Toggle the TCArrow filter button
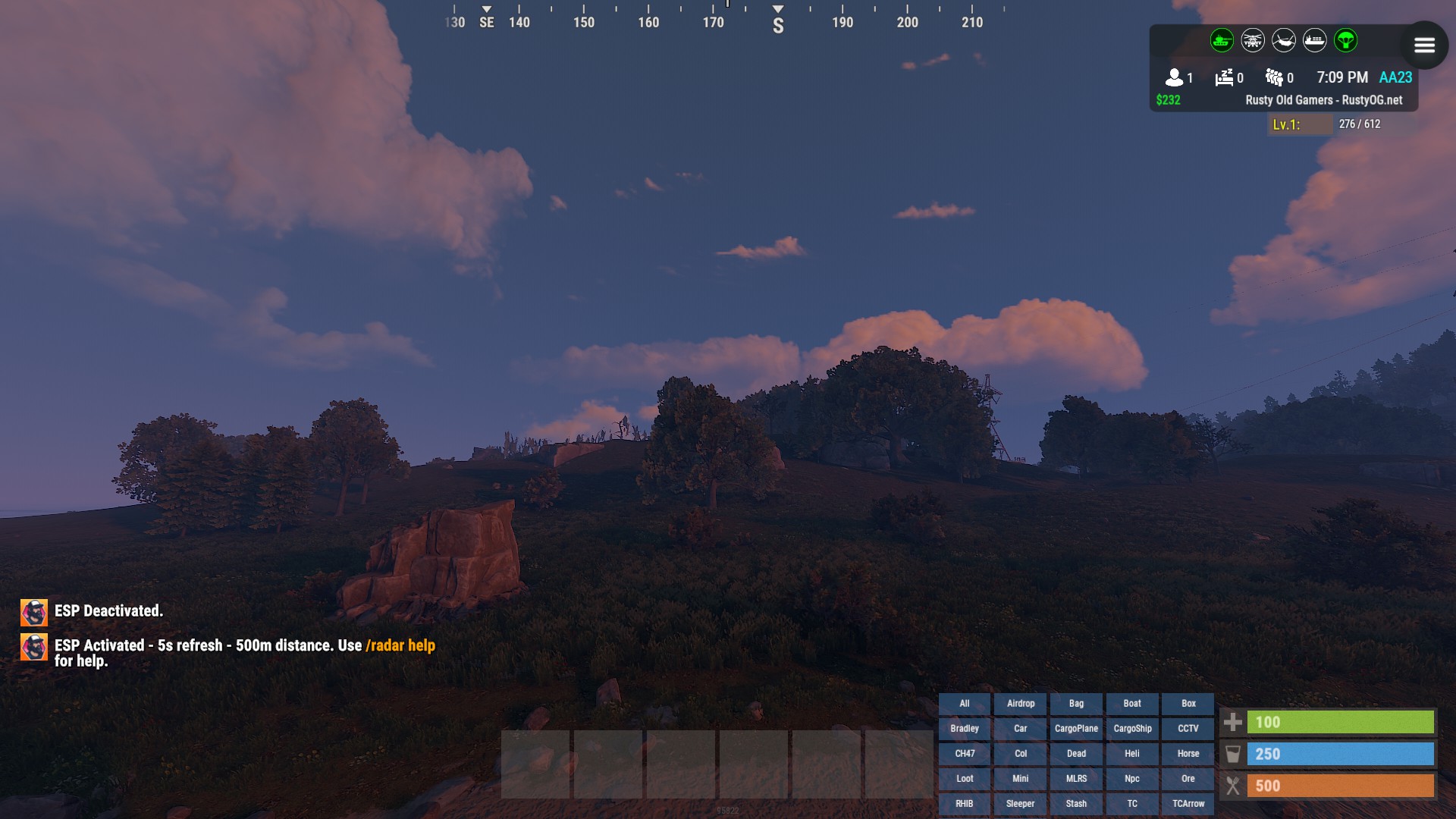This screenshot has width=1456, height=819. click(x=1188, y=804)
